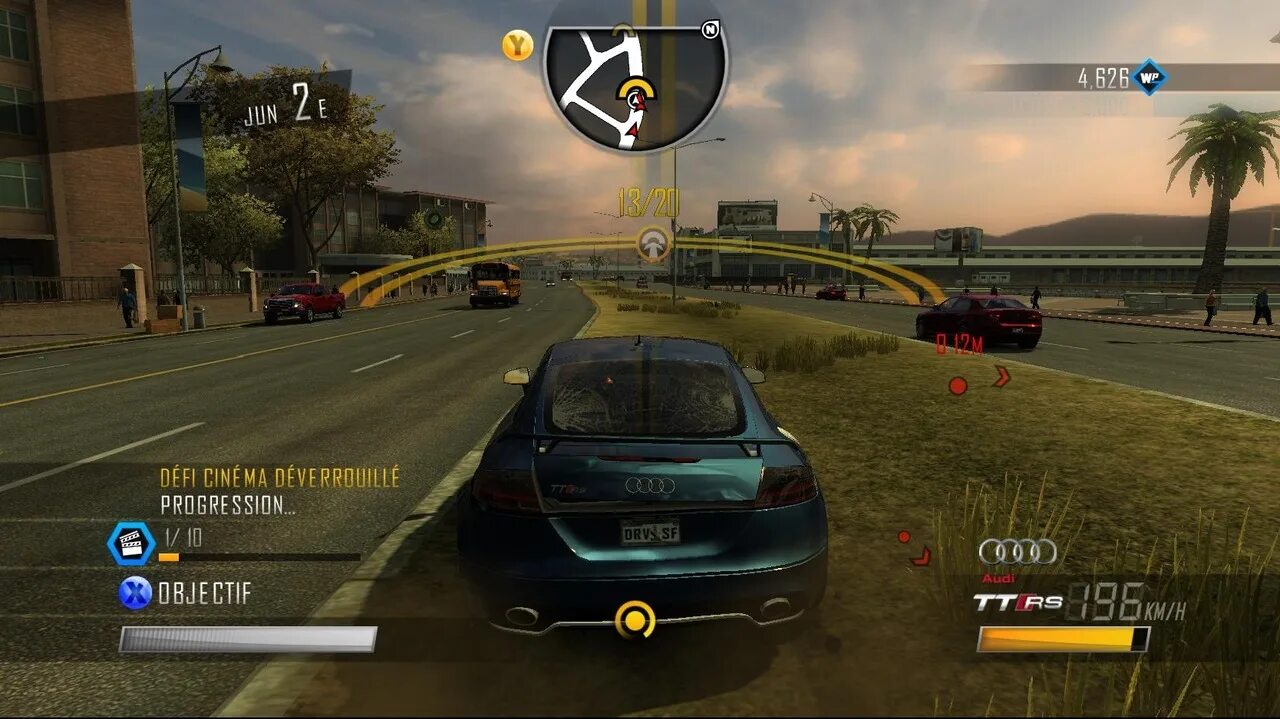Viewport: 1280px width, 719px height.
Task: Click the clapperboard film challenge icon
Action: (x=131, y=543)
